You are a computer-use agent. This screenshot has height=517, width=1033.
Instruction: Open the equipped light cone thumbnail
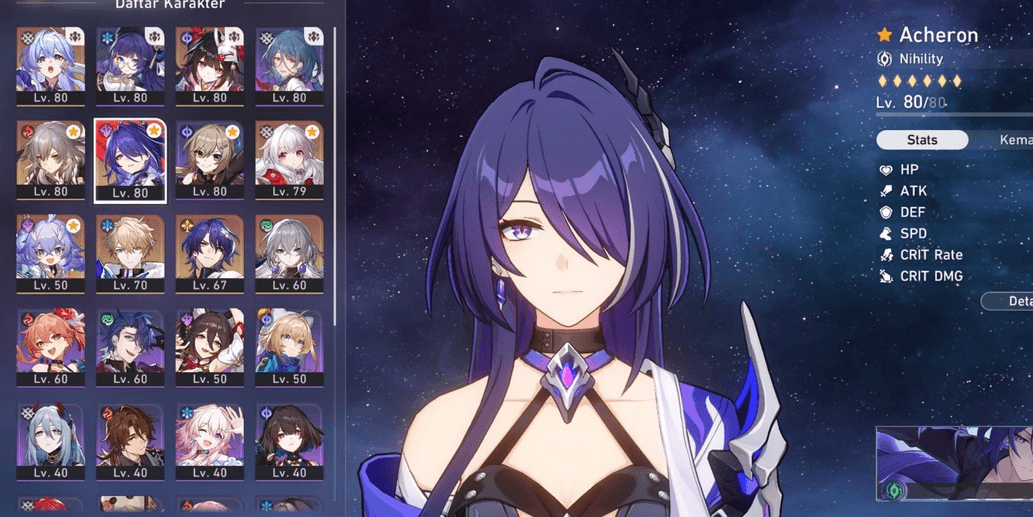954,464
